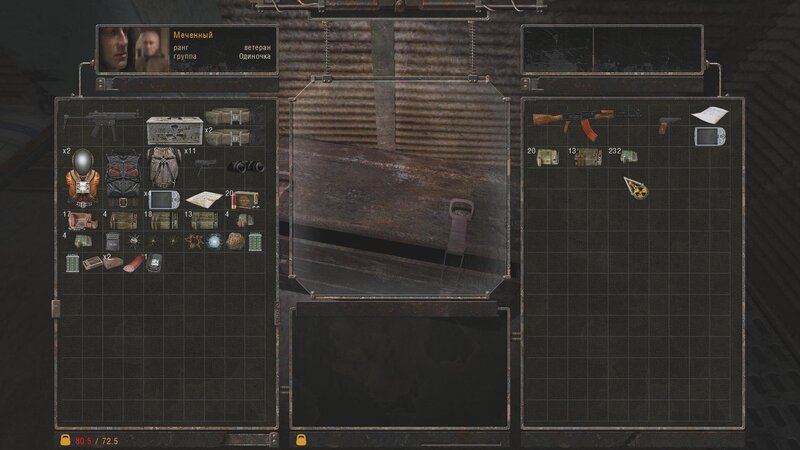Pick the ammo stack marked 17

click(82, 220)
